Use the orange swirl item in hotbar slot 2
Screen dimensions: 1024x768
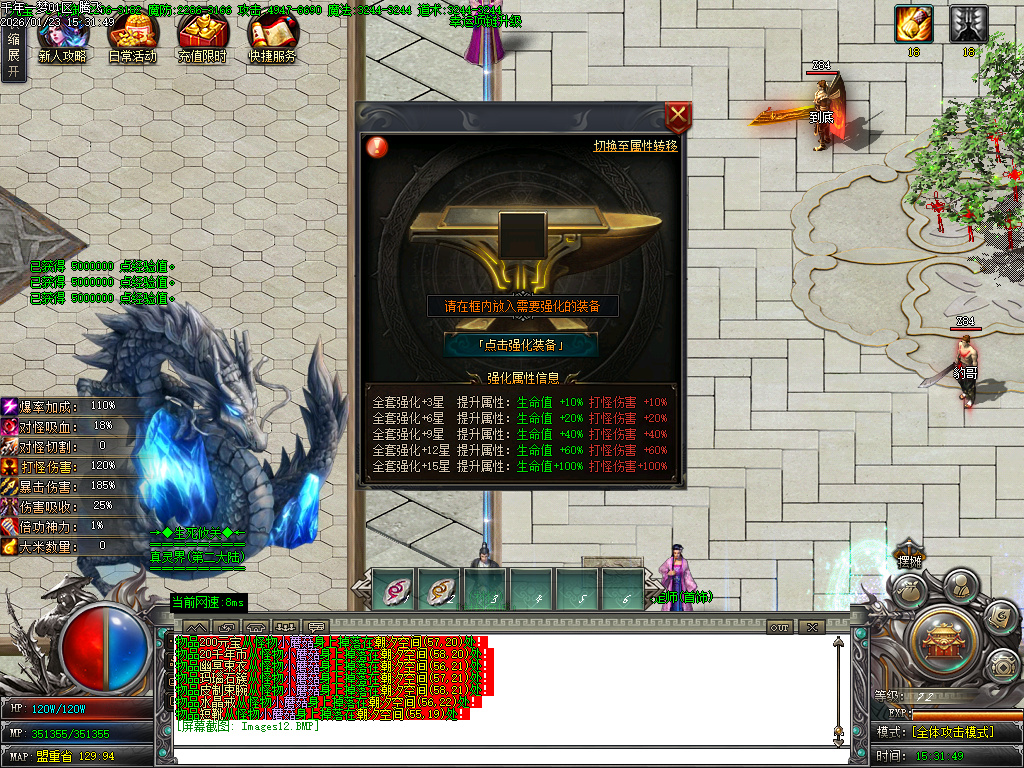(x=440, y=591)
